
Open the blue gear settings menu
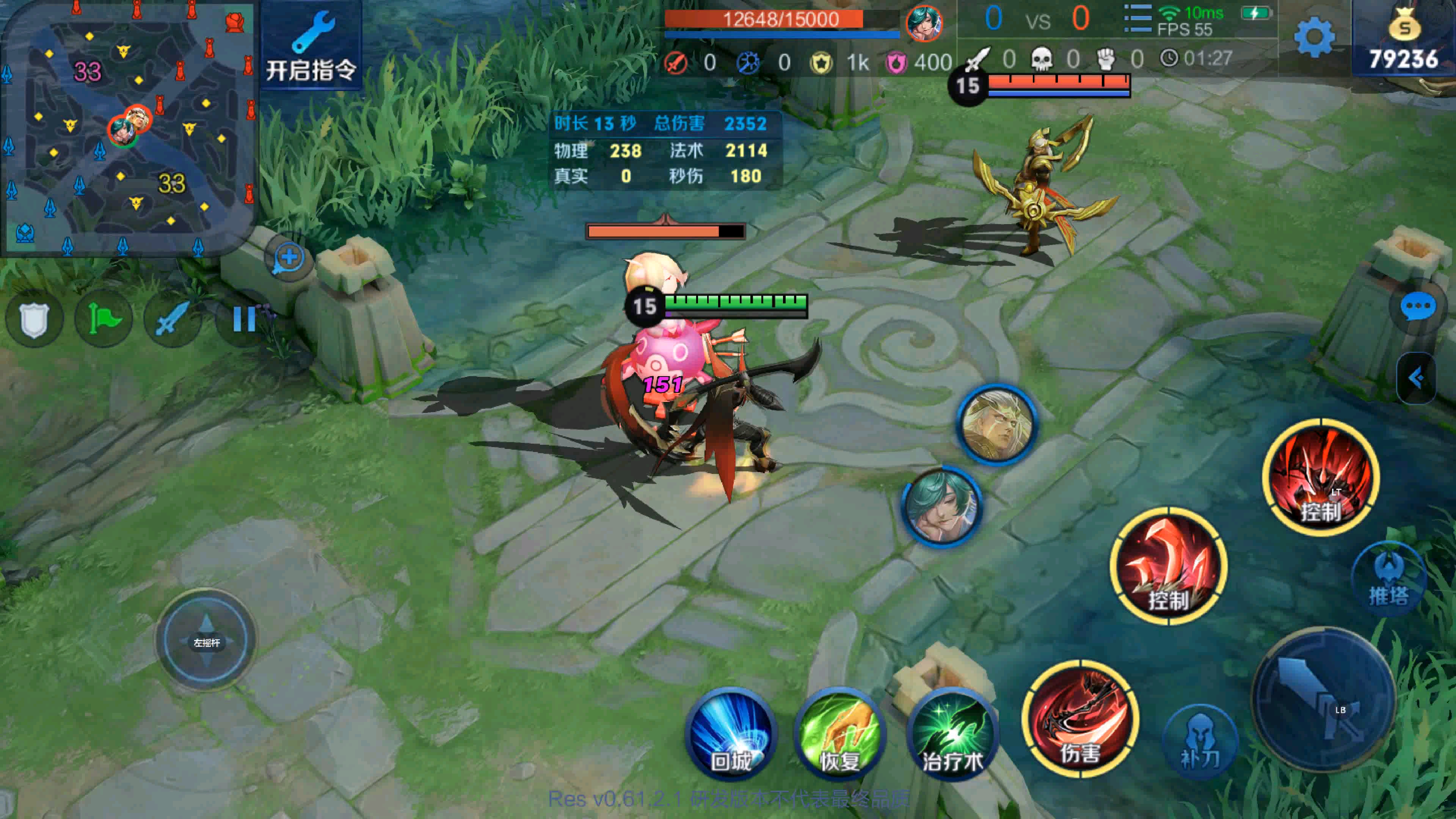(x=1314, y=37)
